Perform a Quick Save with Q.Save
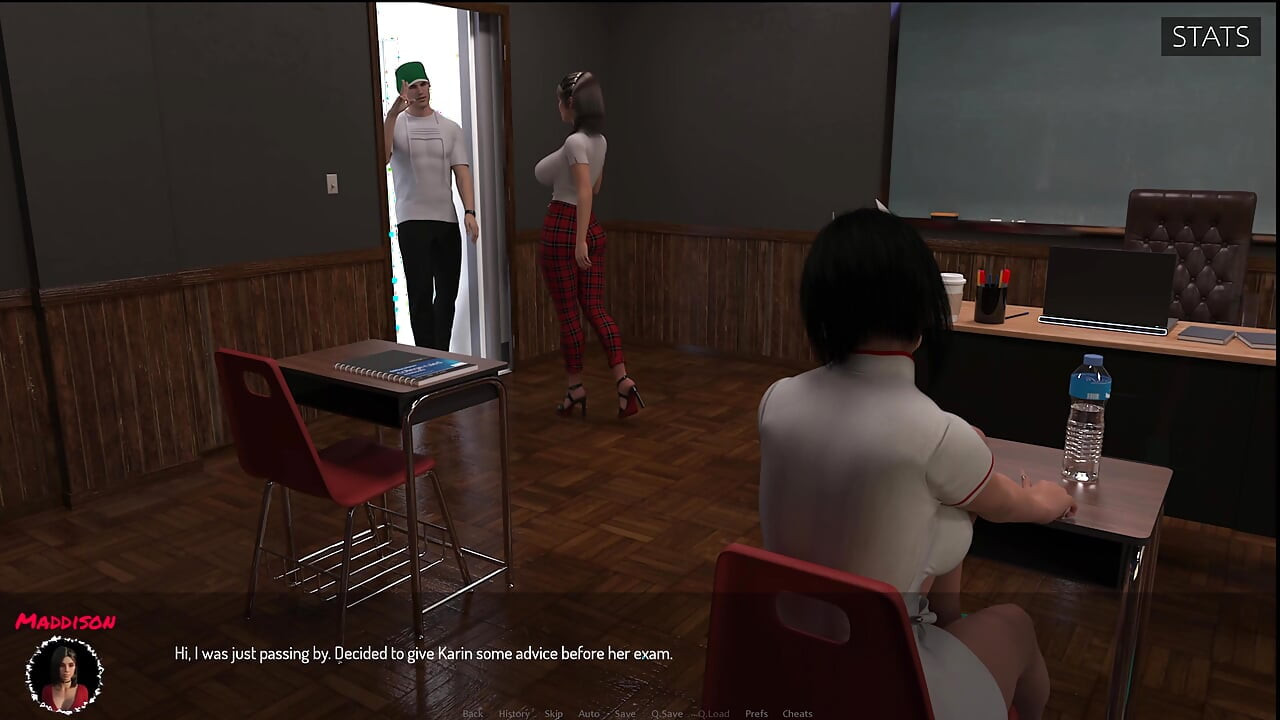1280x720 pixels. click(667, 713)
